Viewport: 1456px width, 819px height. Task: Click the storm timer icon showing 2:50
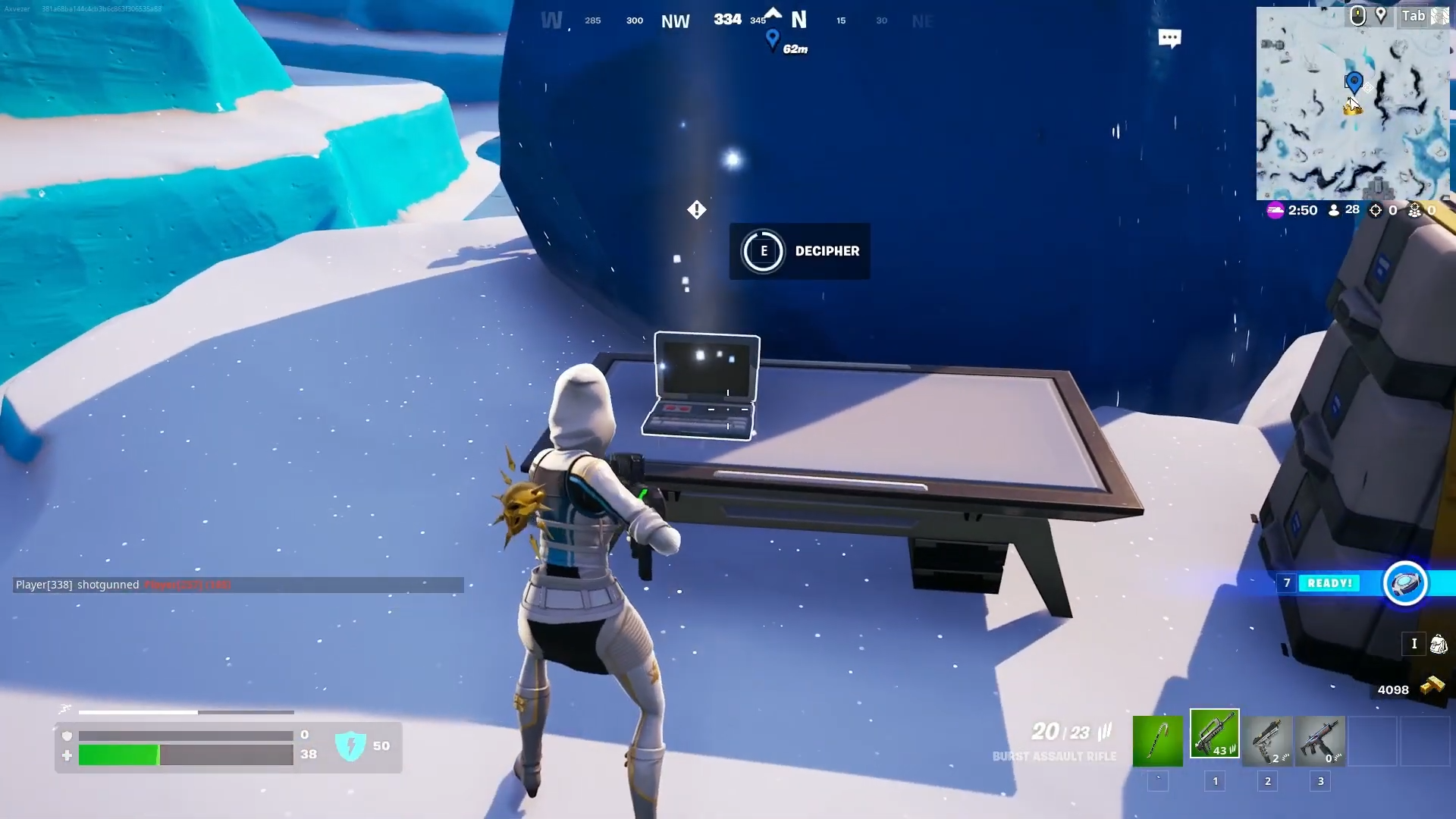[1276, 211]
